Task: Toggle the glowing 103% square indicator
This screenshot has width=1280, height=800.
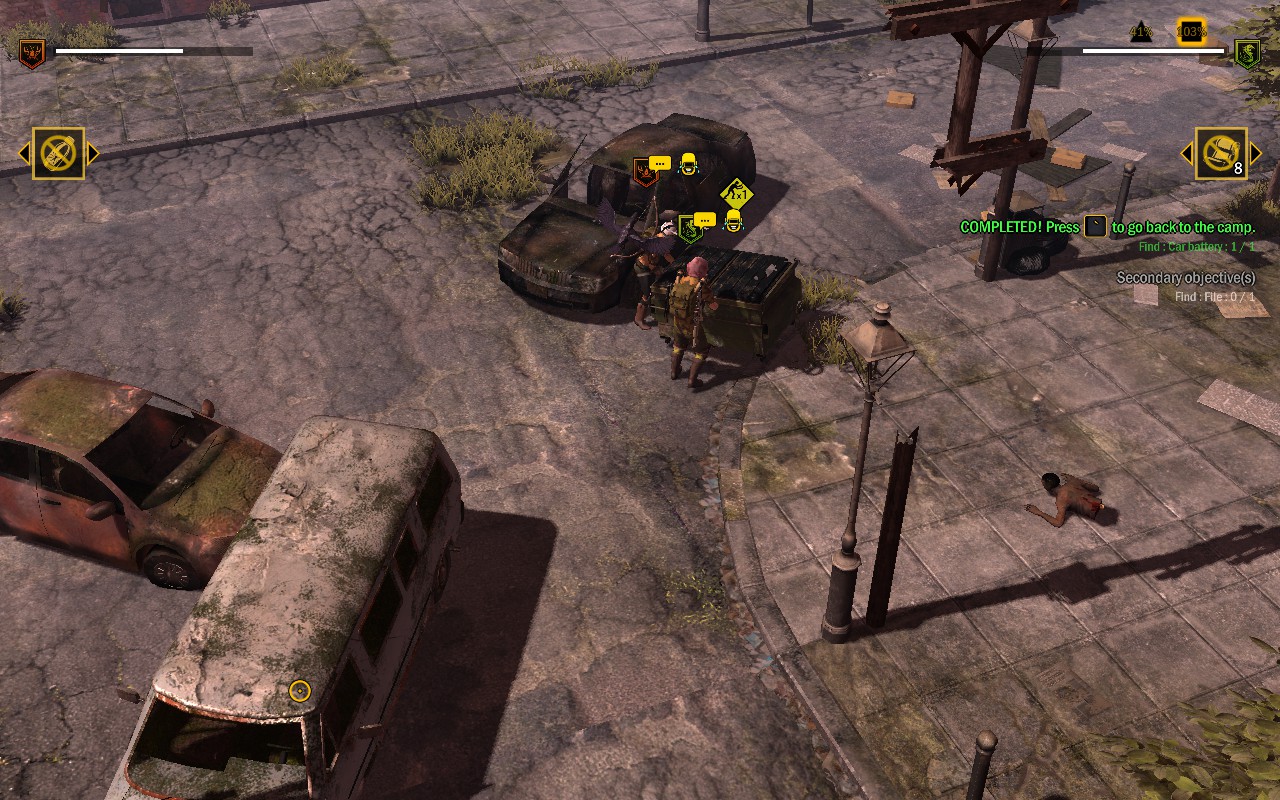Action: click(x=1190, y=31)
